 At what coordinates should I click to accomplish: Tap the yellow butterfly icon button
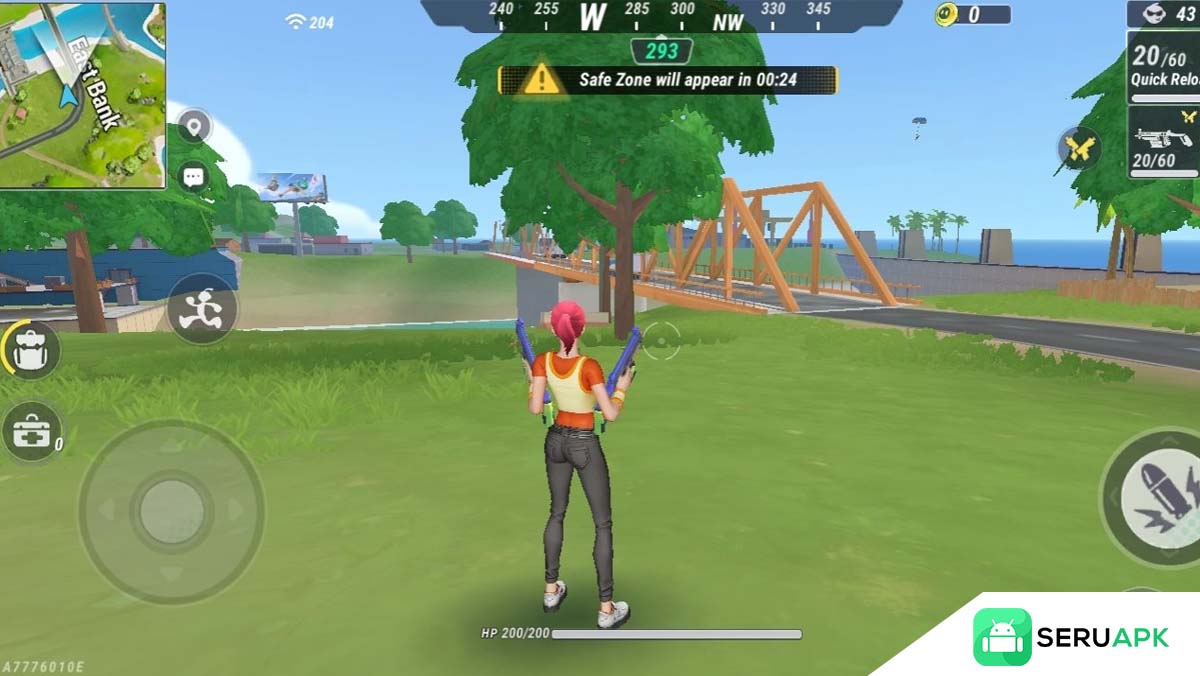pos(1079,149)
